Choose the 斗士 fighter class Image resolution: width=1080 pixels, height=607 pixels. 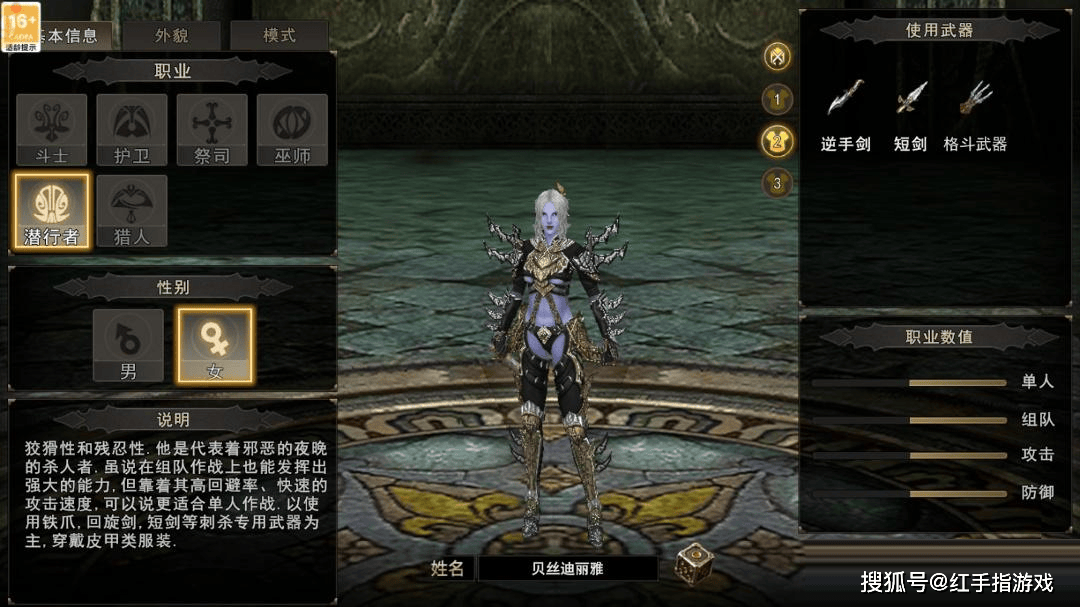[51, 129]
